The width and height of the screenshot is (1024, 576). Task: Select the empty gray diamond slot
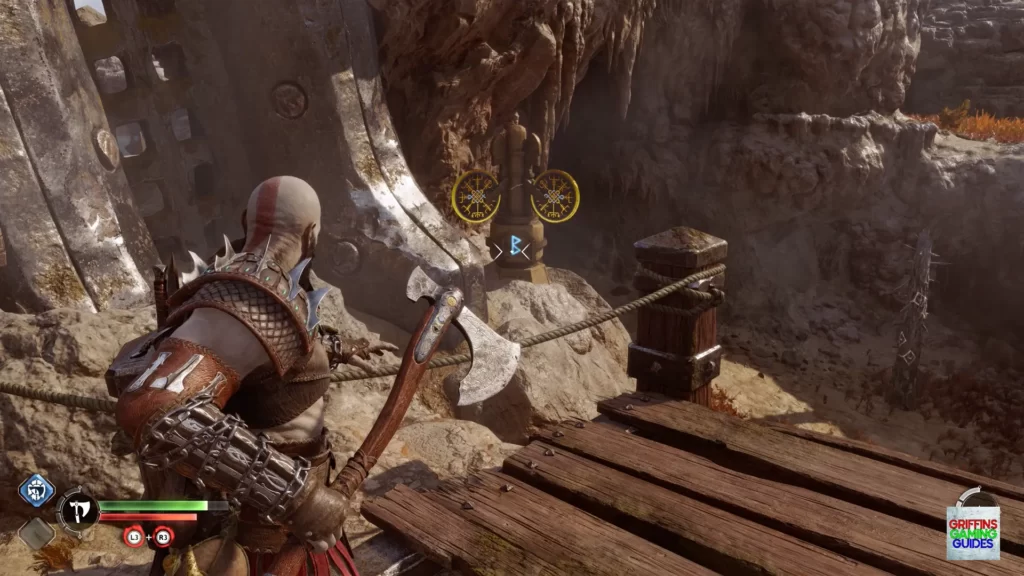pos(36,533)
